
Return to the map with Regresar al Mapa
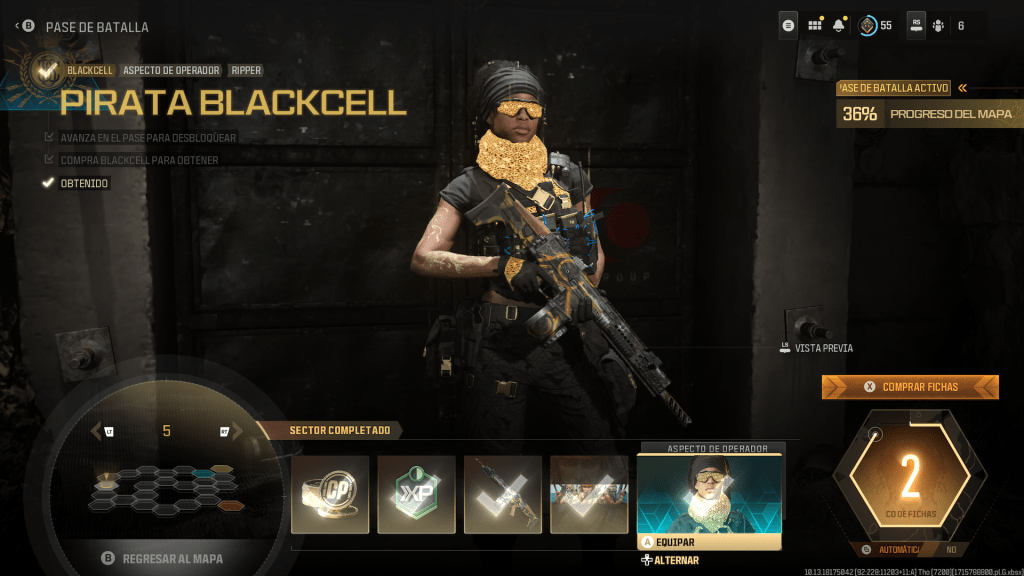162,558
